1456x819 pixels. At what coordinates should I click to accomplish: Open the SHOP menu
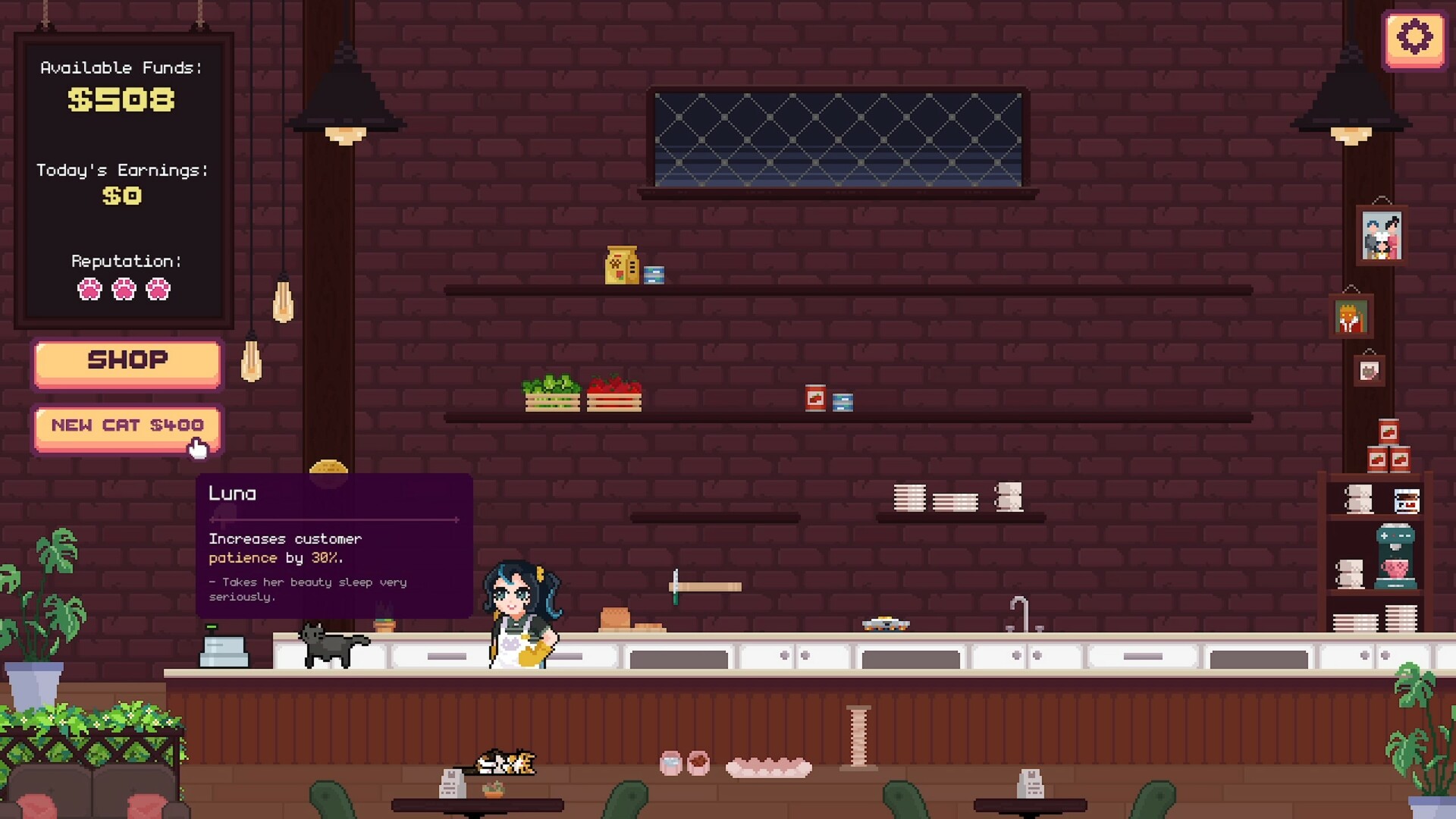click(x=127, y=362)
